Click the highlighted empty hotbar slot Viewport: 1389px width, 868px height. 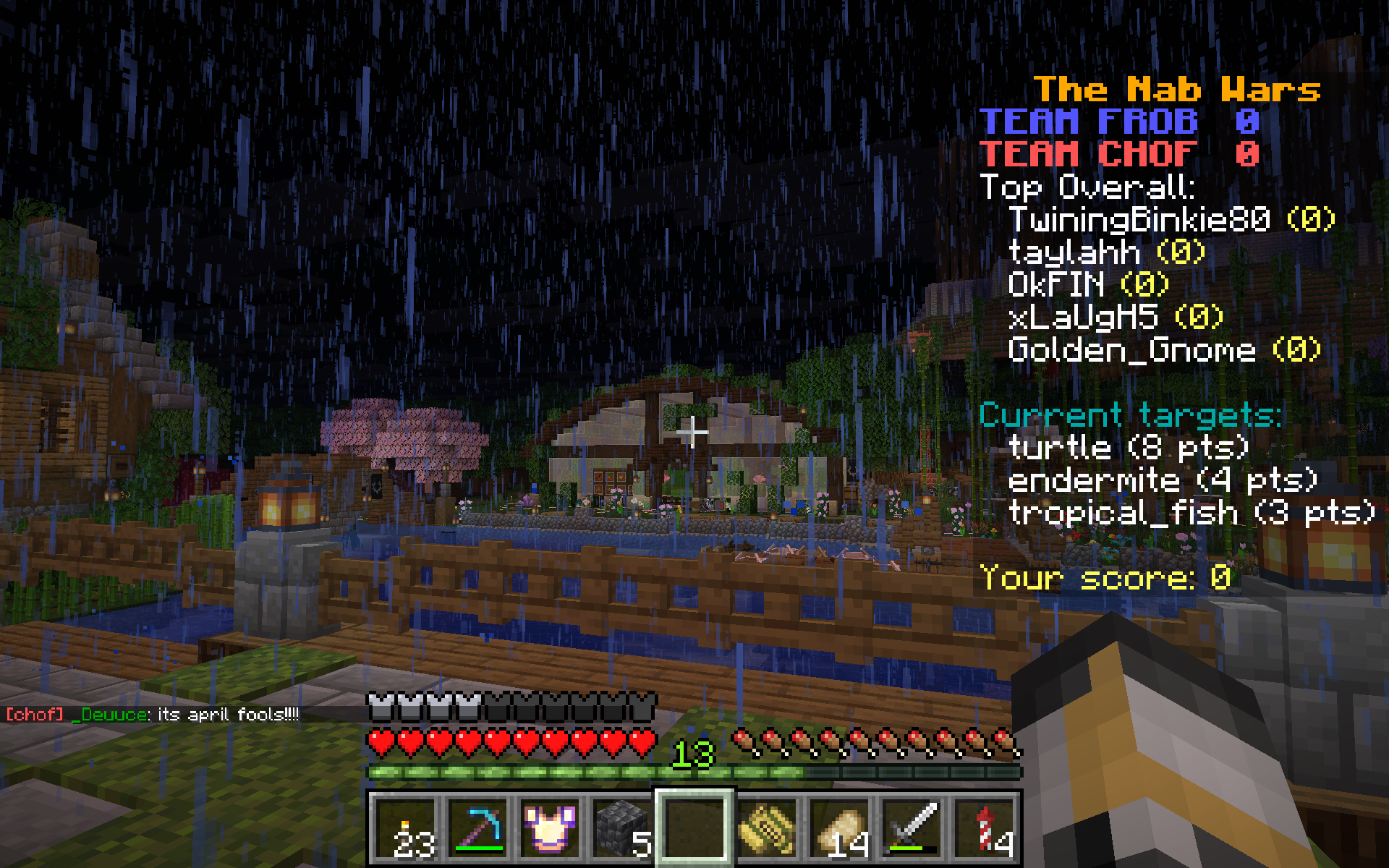coord(694,828)
